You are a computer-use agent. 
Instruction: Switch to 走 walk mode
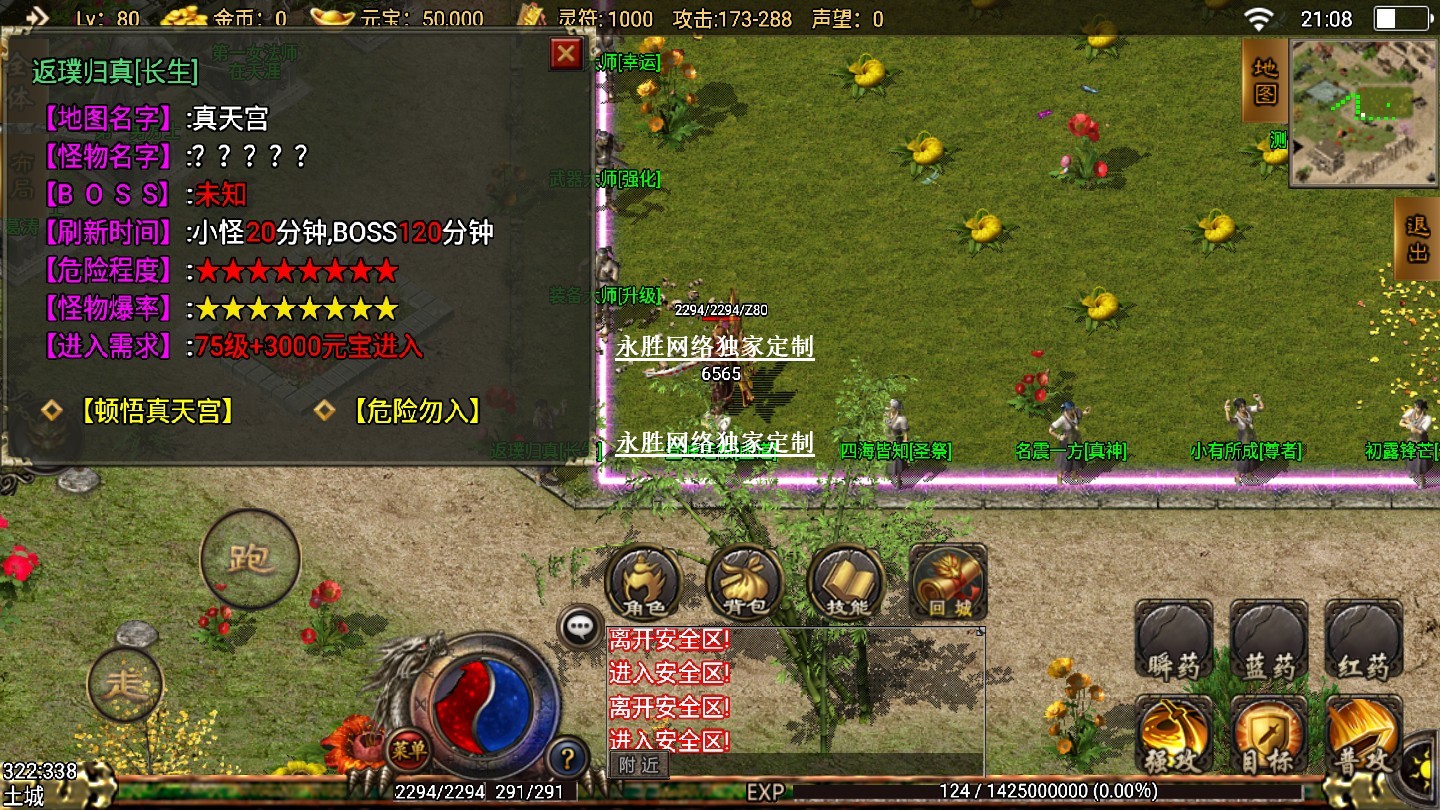125,684
